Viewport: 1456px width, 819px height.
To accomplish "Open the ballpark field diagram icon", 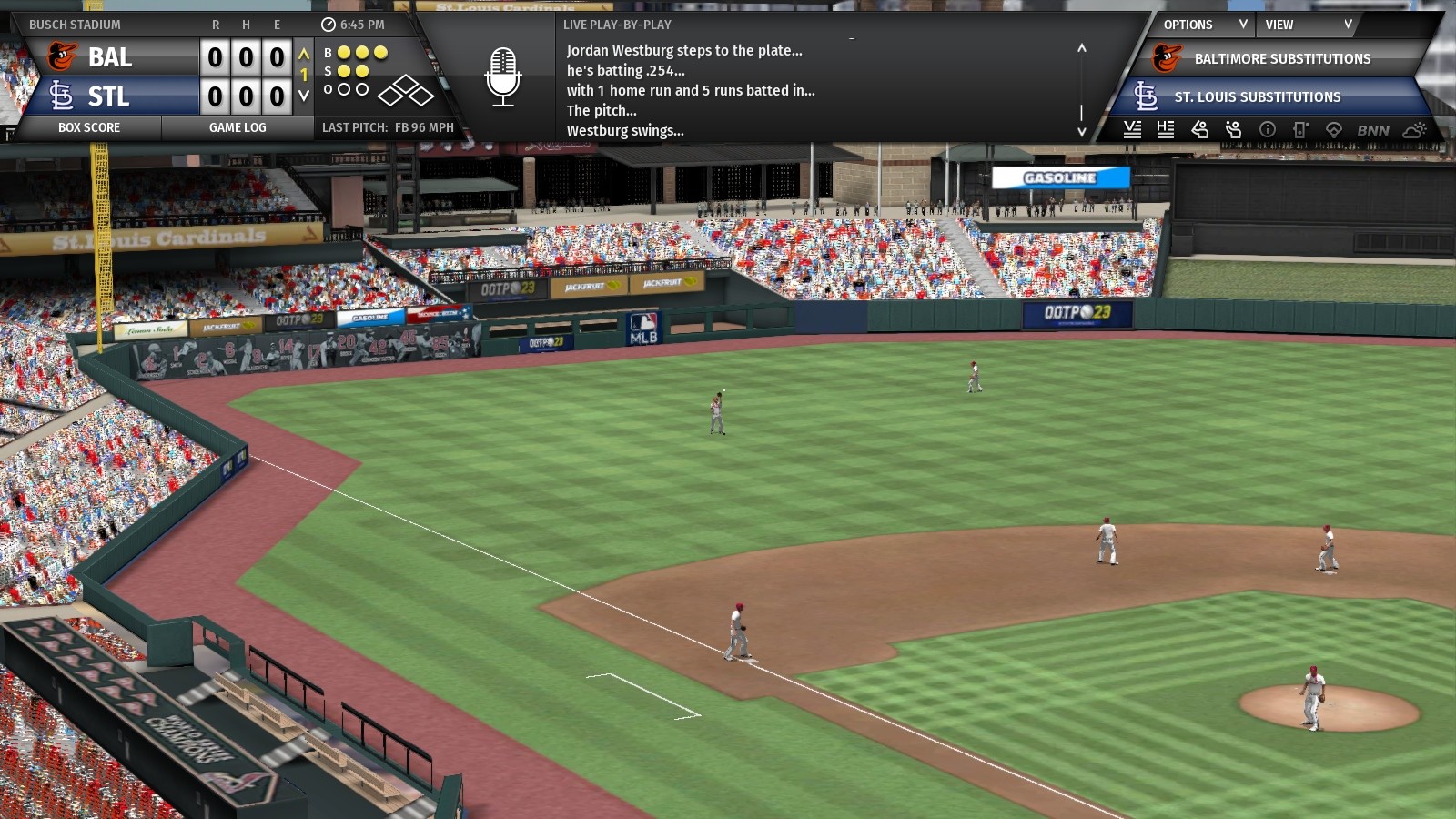I will (1334, 129).
